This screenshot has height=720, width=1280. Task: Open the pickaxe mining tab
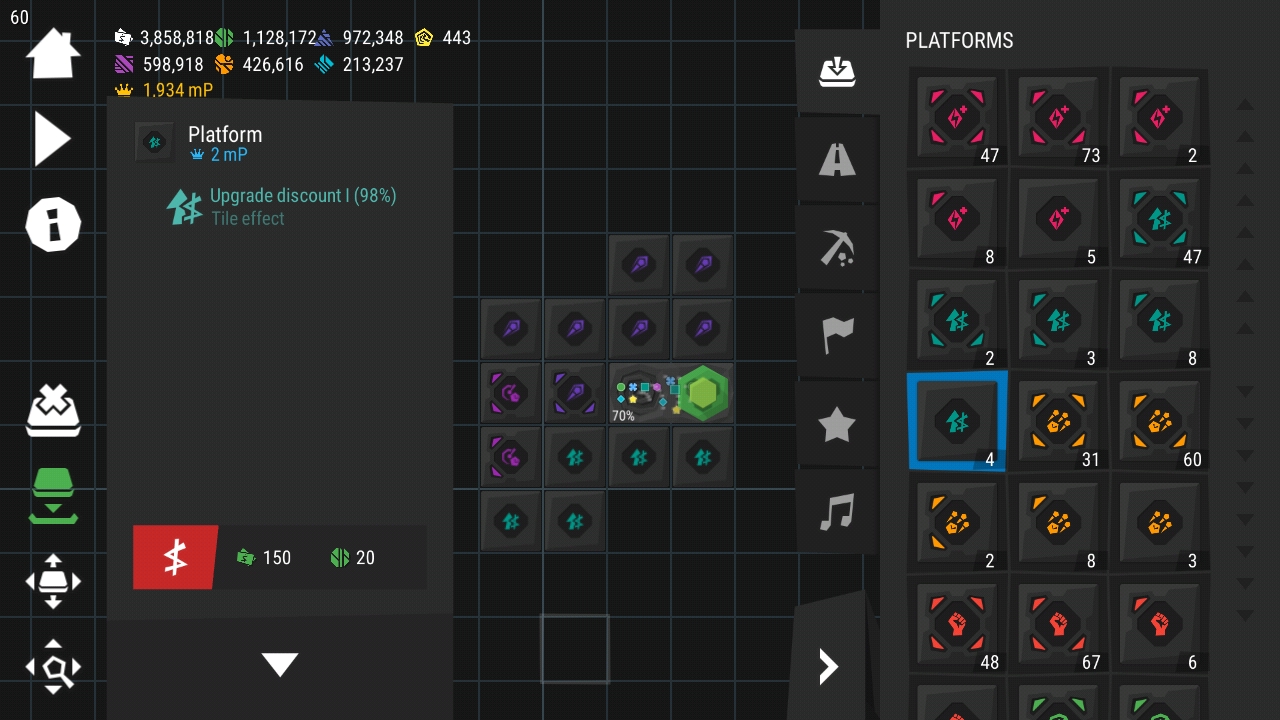point(837,247)
